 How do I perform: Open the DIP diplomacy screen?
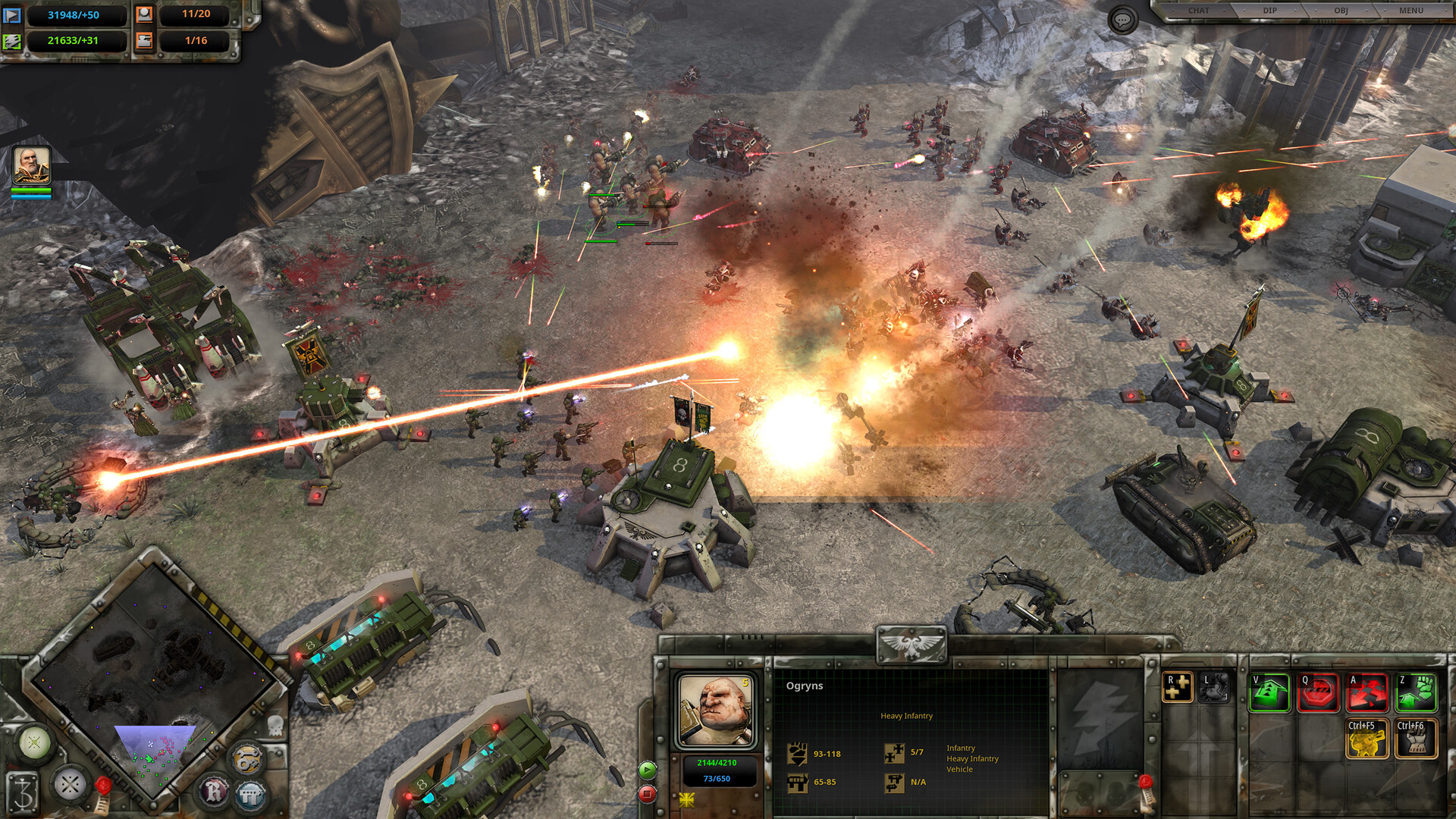(x=1269, y=11)
